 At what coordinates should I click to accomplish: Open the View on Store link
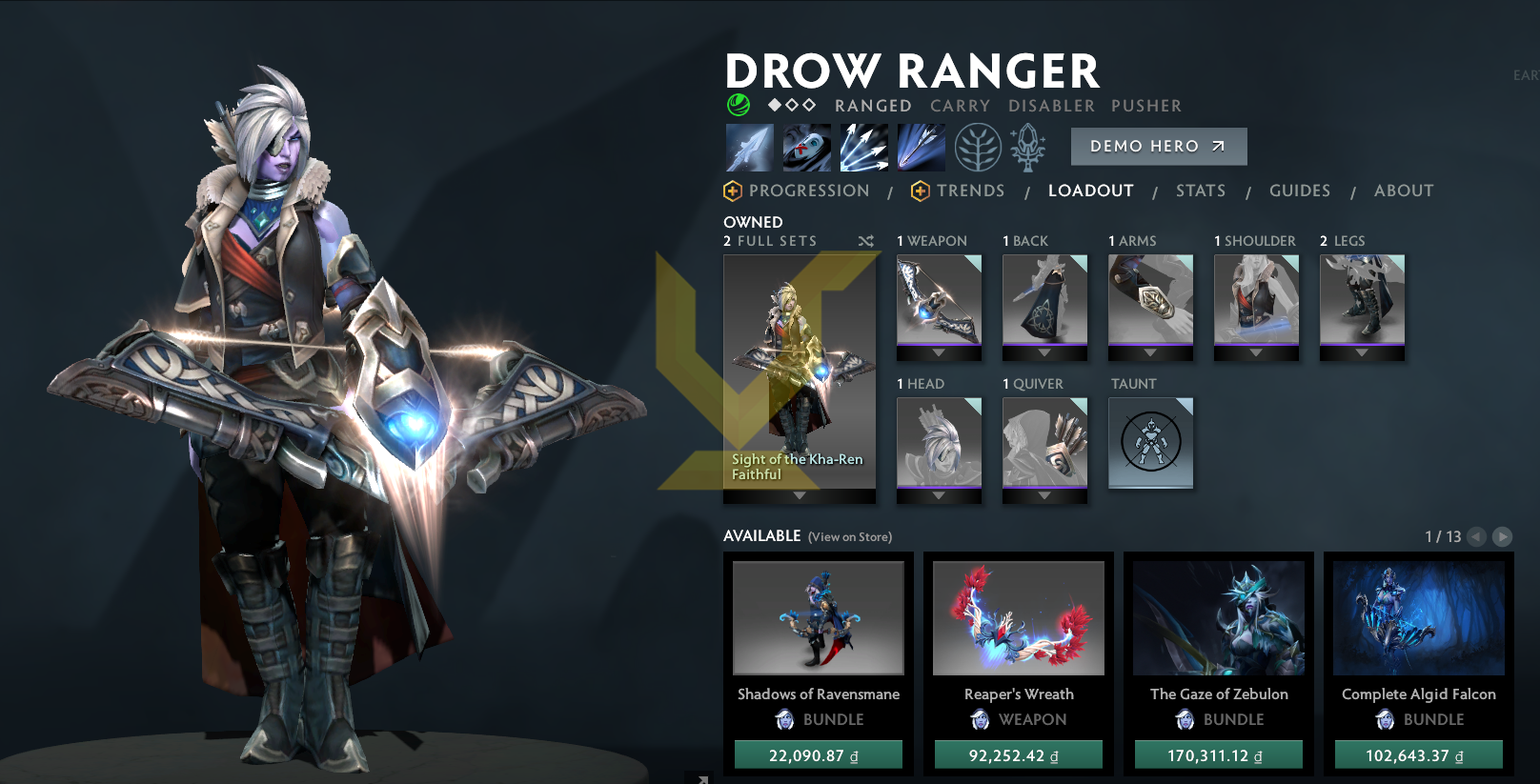click(849, 536)
